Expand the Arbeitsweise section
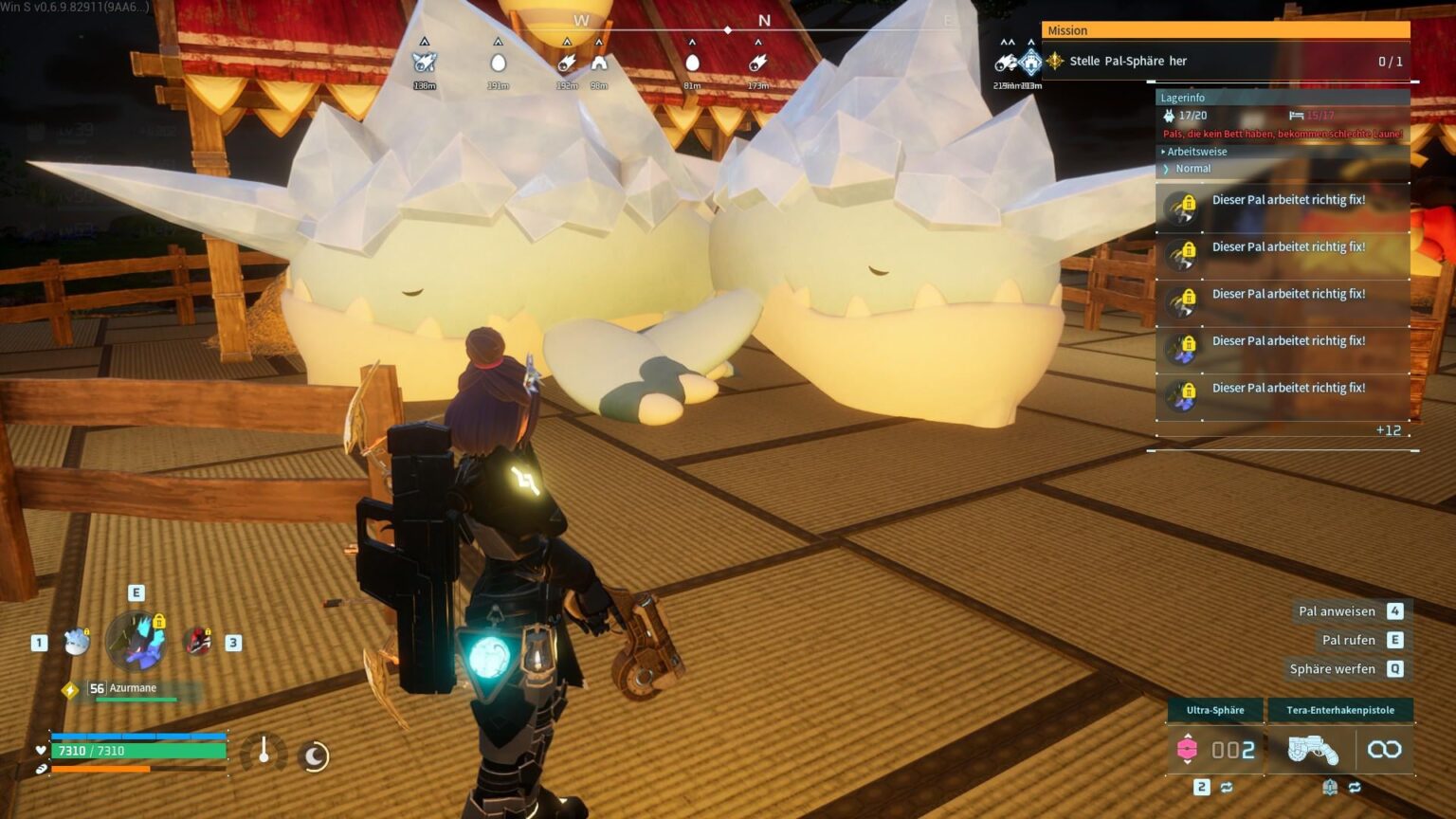Image resolution: width=1456 pixels, height=819 pixels. (1196, 152)
